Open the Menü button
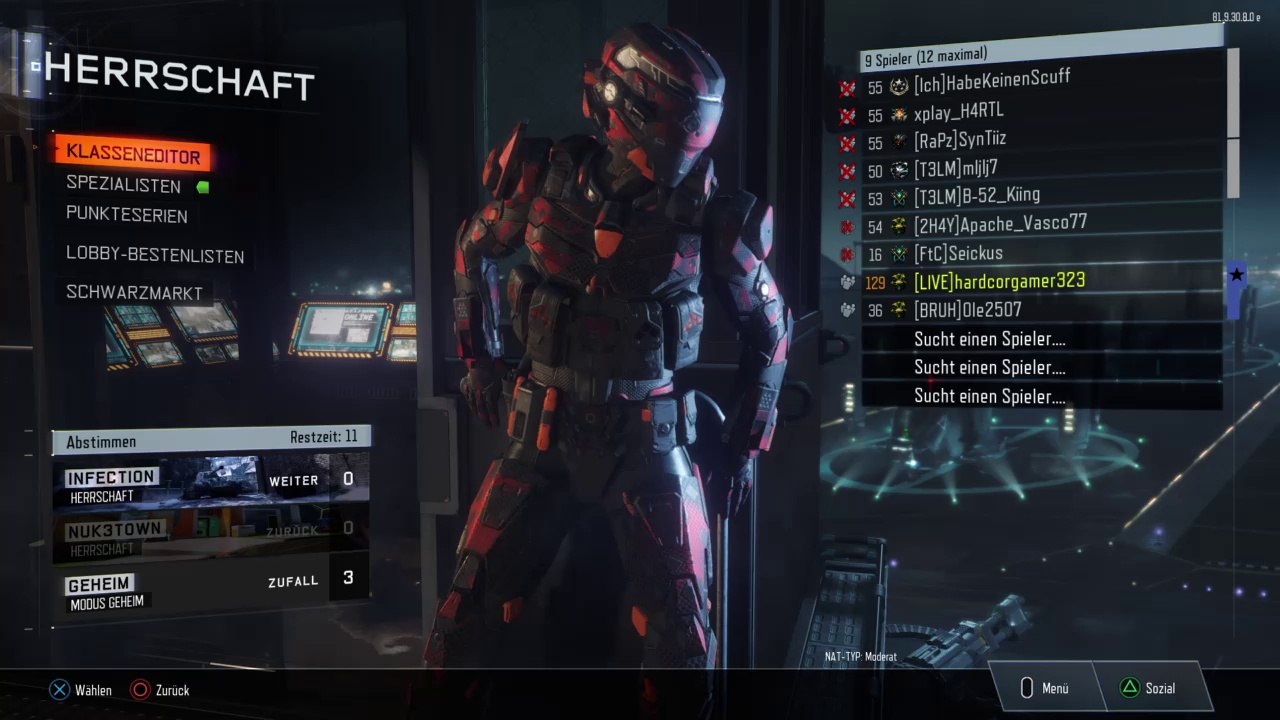 click(x=1045, y=688)
